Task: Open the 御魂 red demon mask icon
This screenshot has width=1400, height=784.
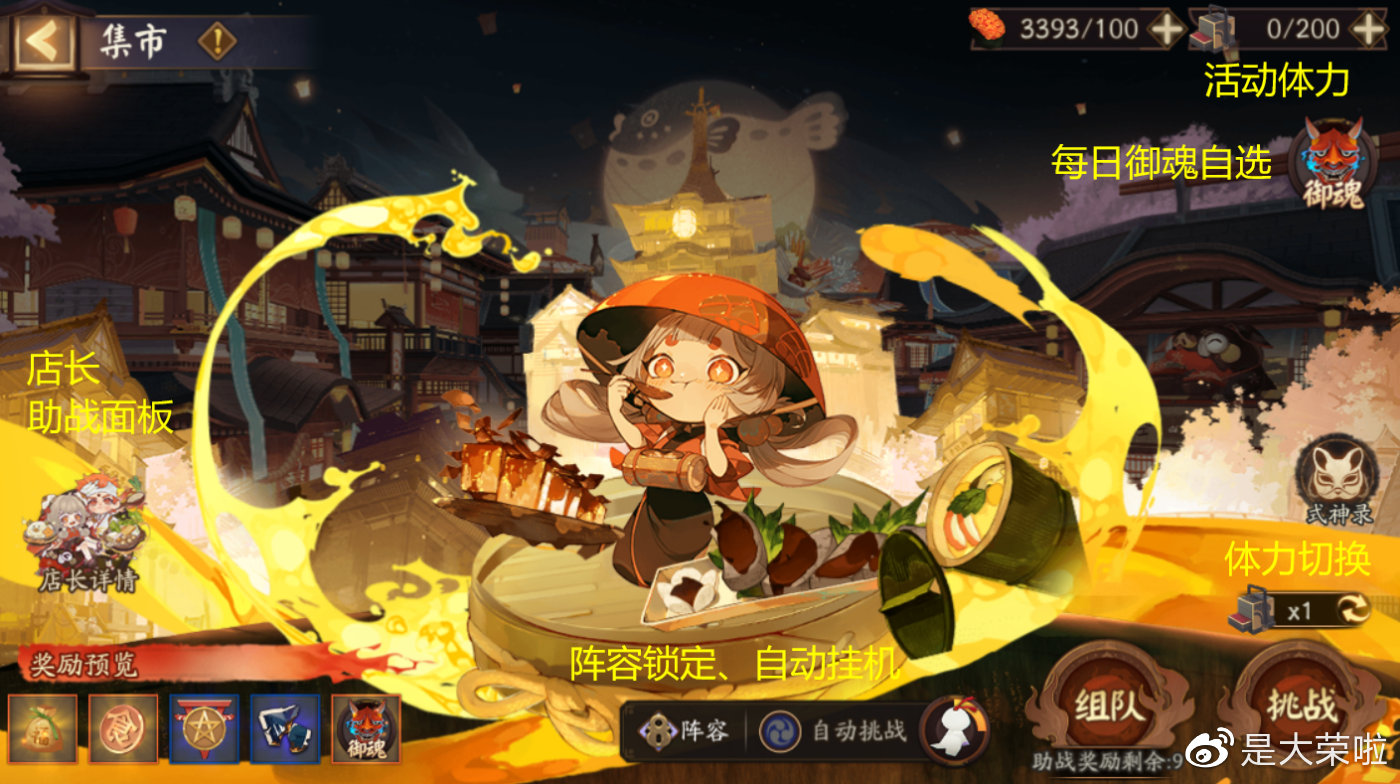Action: click(1333, 163)
